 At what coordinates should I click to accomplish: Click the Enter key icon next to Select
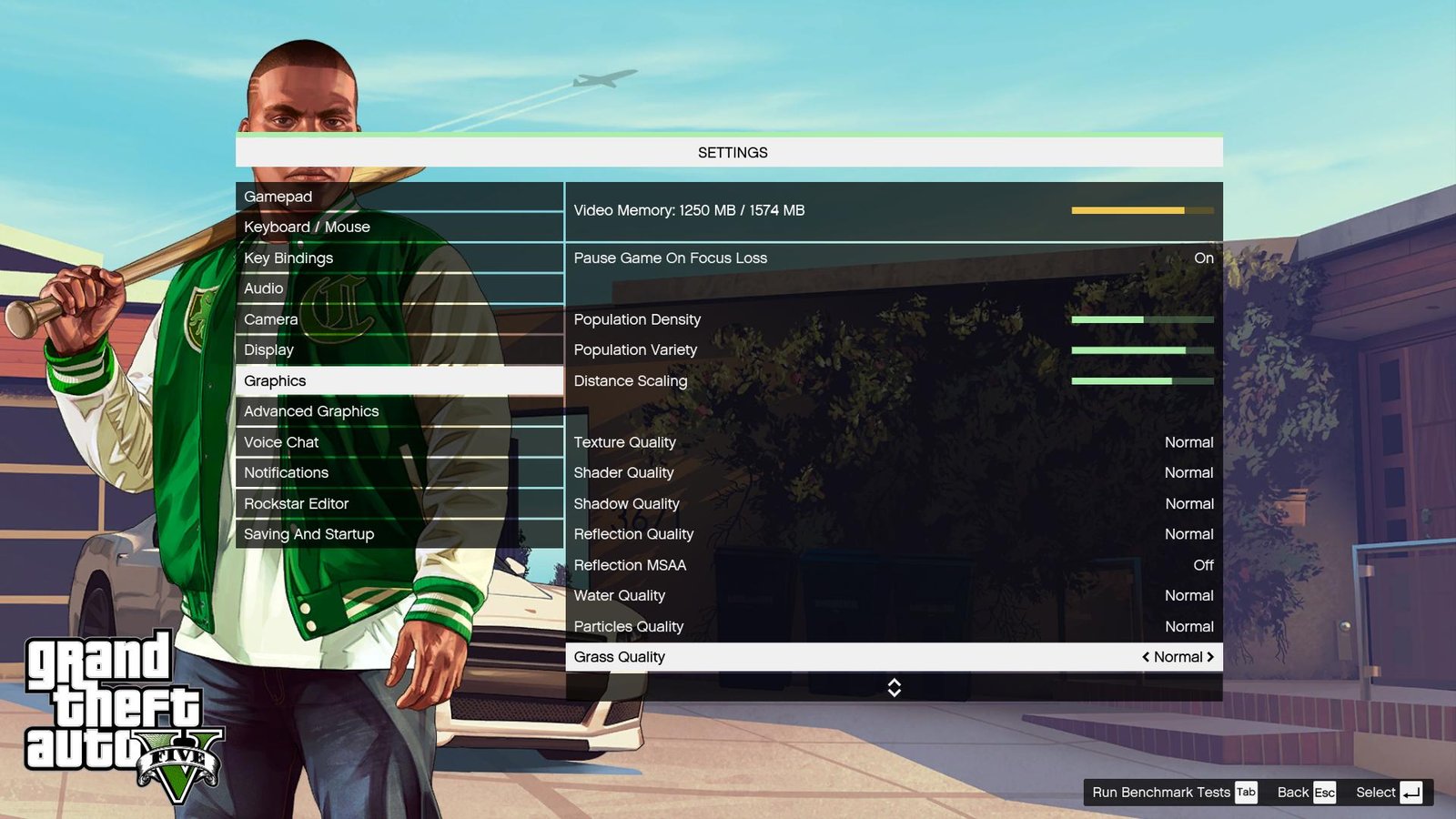1410,793
